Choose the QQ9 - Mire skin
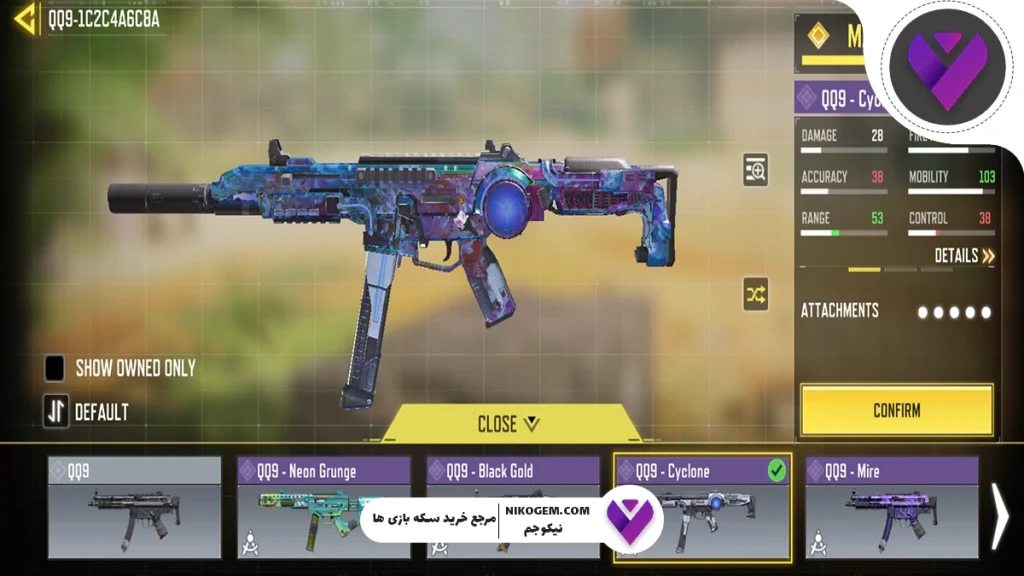The image size is (1024, 576). pos(891,507)
